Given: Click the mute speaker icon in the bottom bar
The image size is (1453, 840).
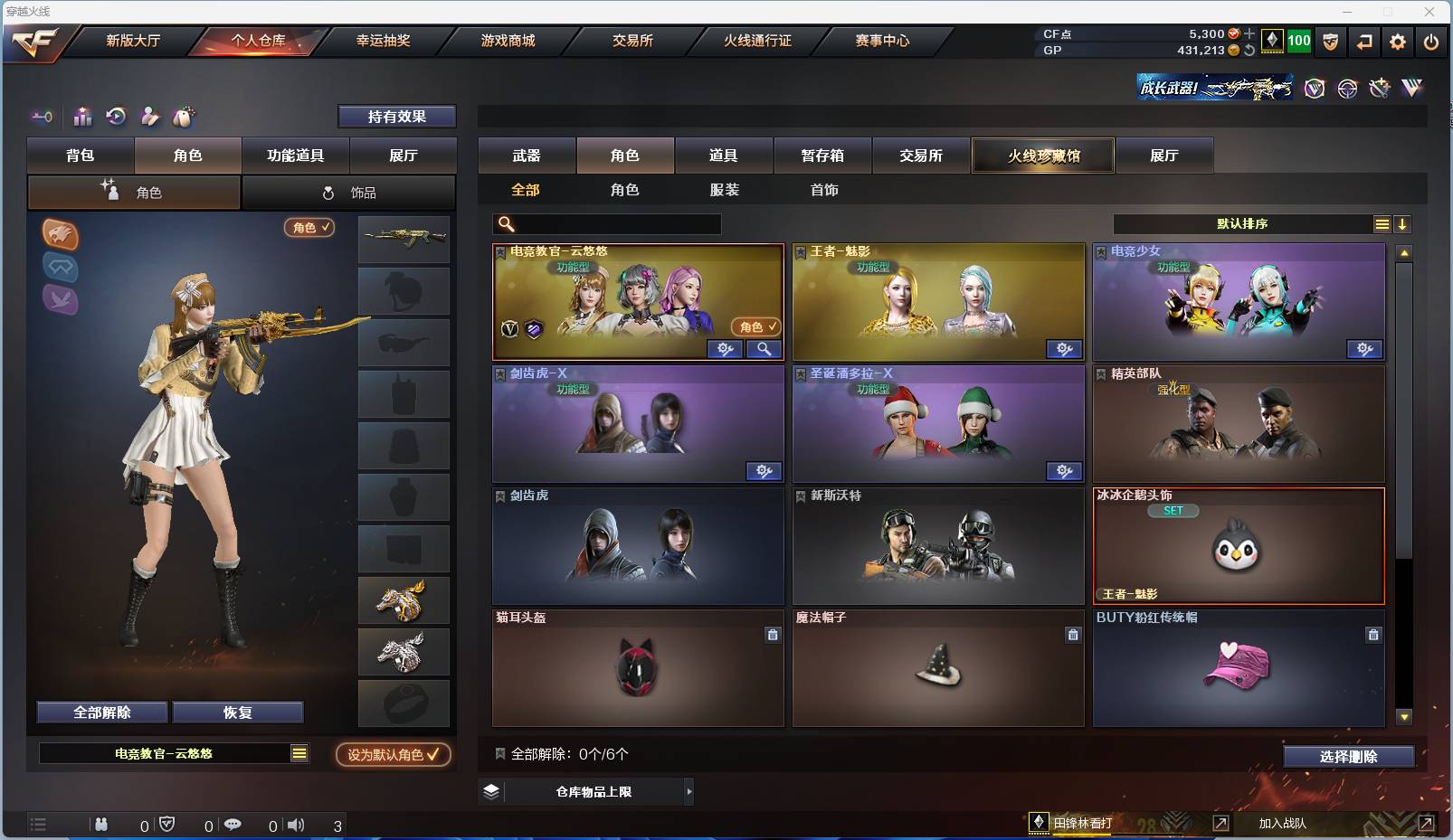Looking at the screenshot, I should pos(296,824).
